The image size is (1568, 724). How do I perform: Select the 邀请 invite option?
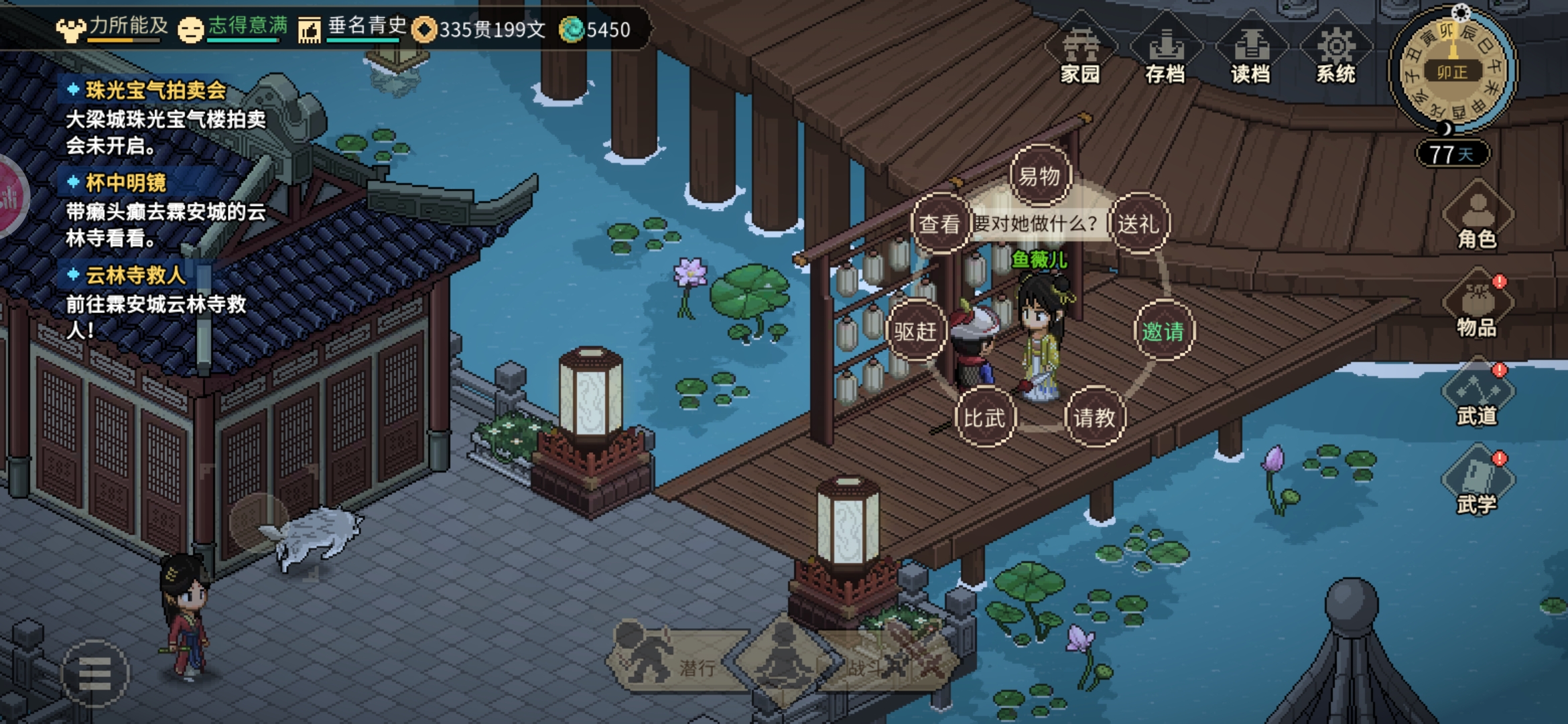[1163, 331]
